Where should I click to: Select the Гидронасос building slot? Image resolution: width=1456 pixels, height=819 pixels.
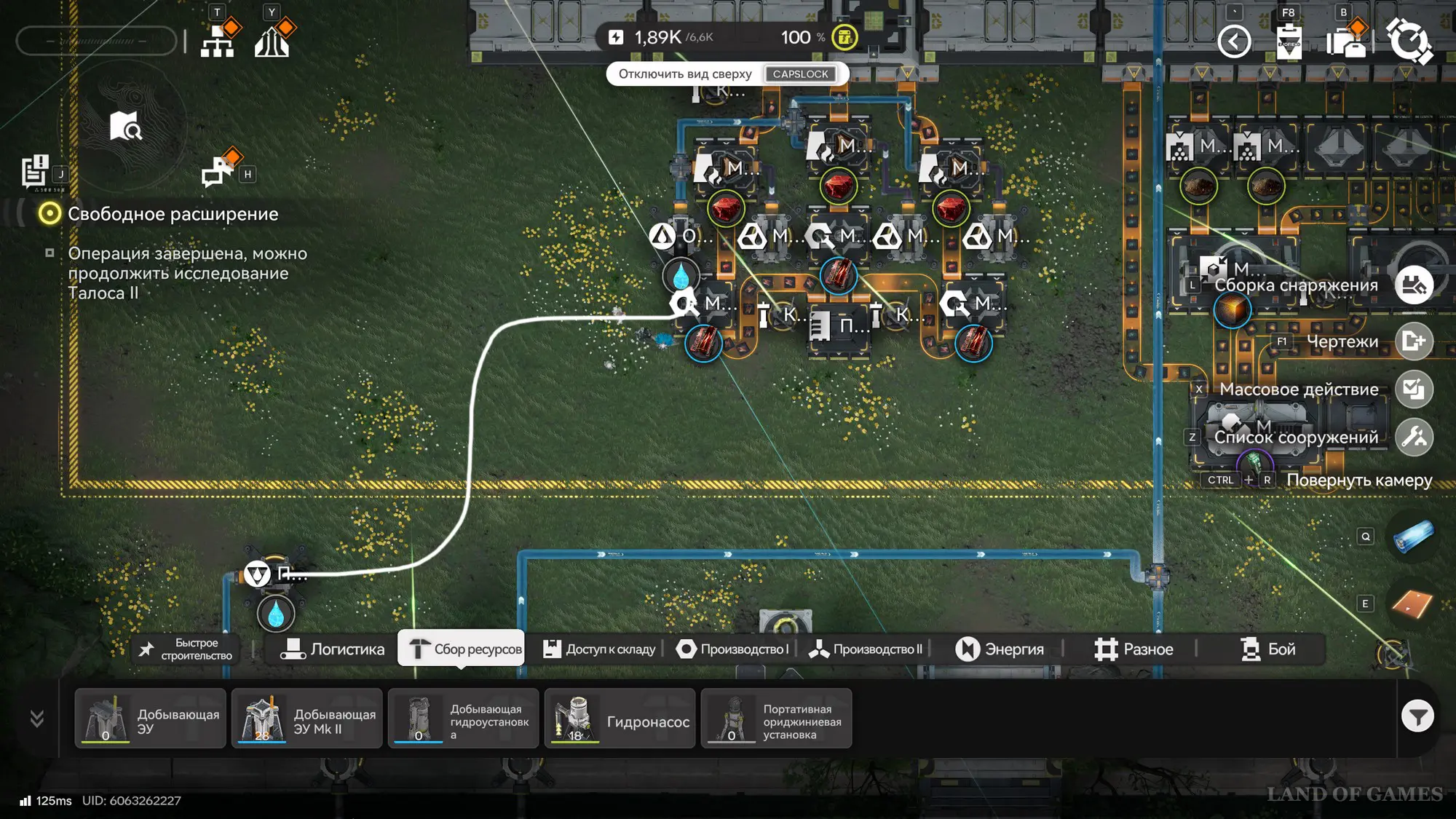pos(620,719)
